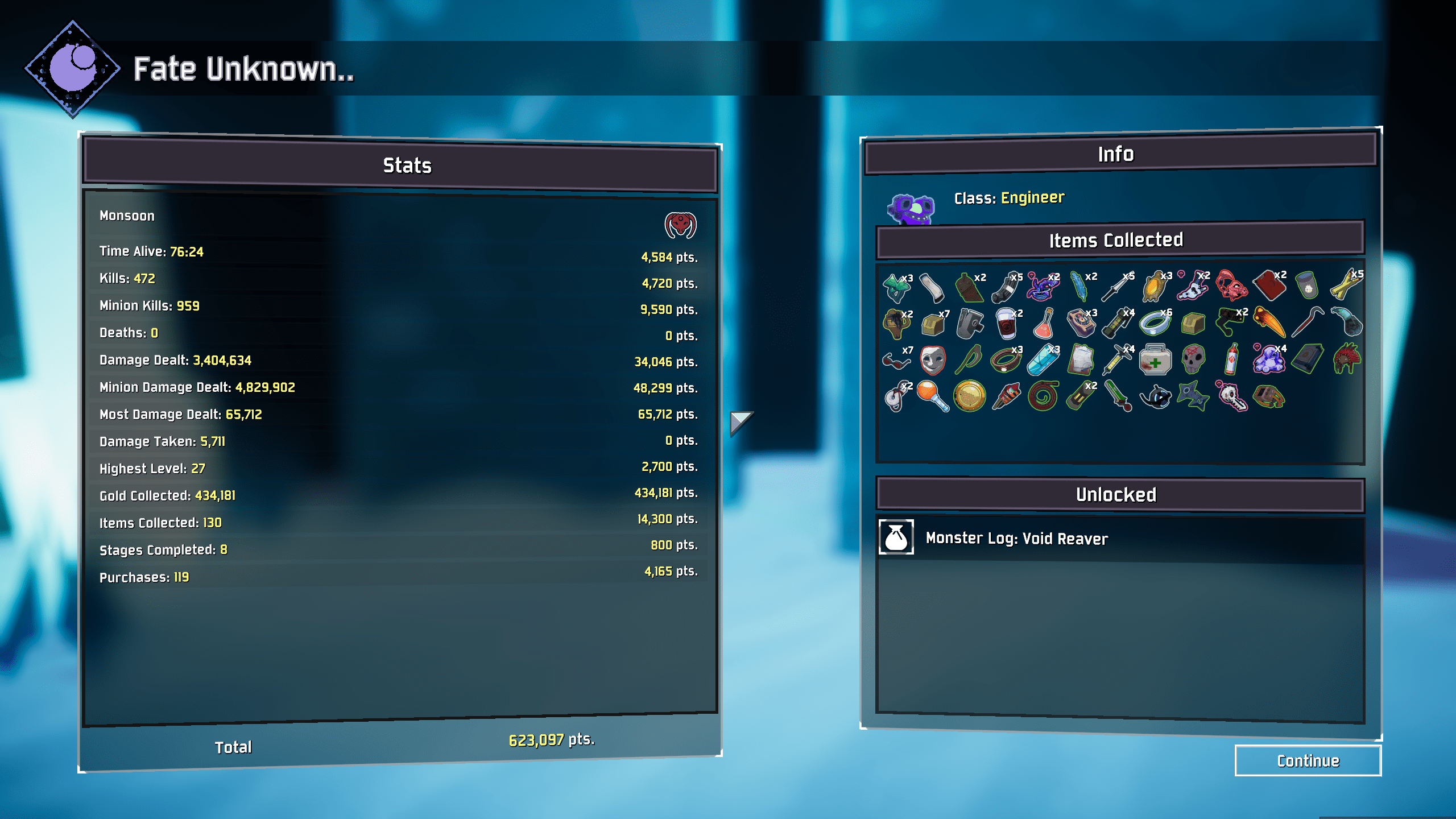Inspect the red-marked skull item
Viewport: 1456px width, 819px height.
(x=1193, y=360)
